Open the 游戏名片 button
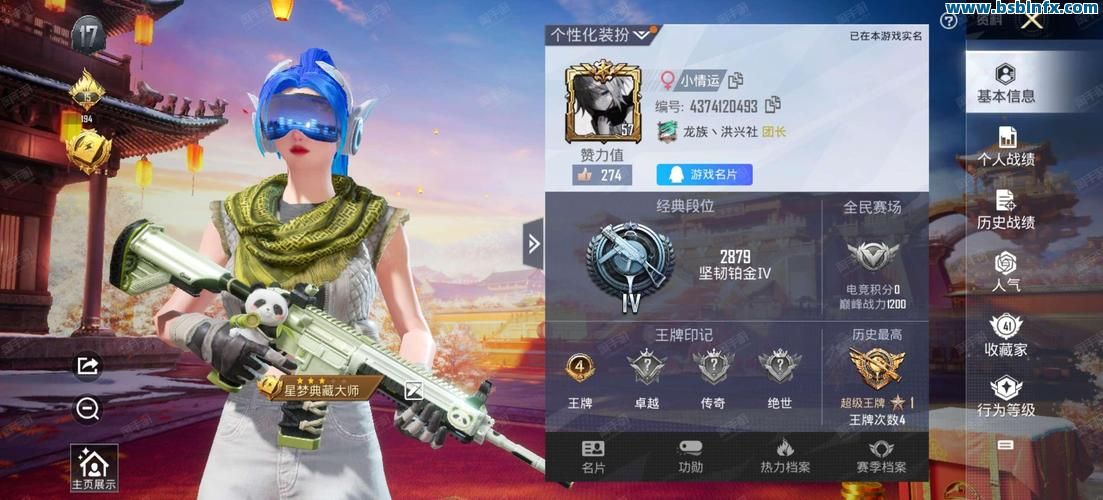 tap(704, 175)
